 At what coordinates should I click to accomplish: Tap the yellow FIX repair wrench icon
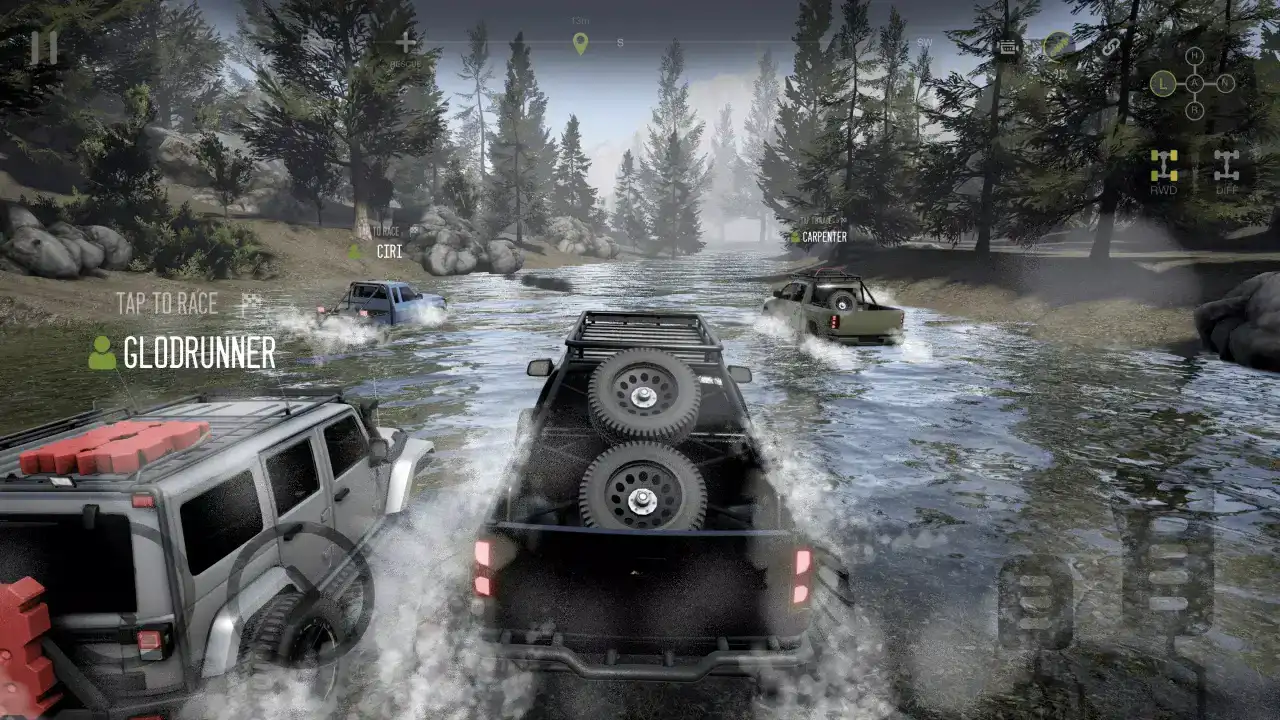coord(1056,46)
